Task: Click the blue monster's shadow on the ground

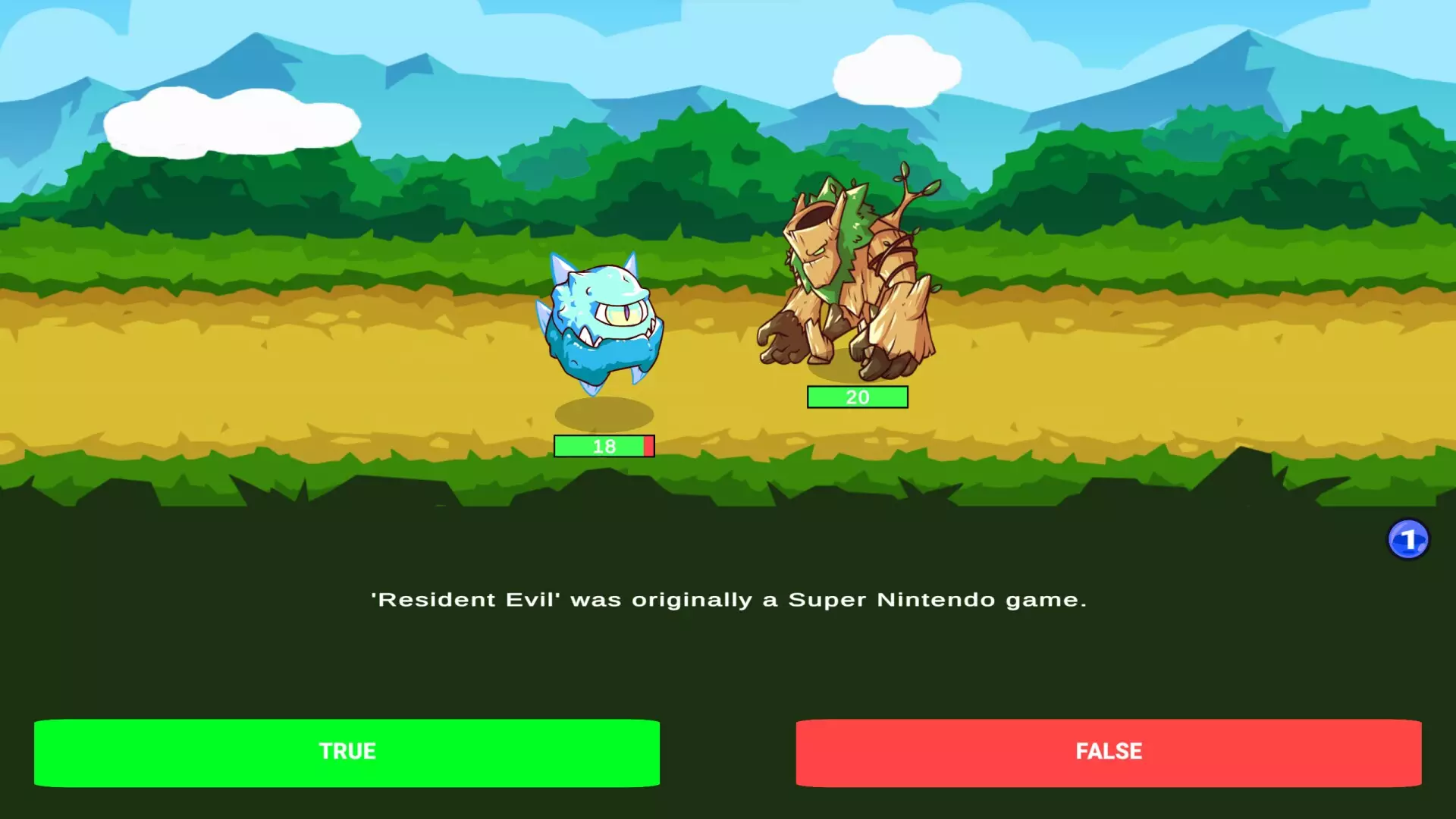Action: coord(603,413)
